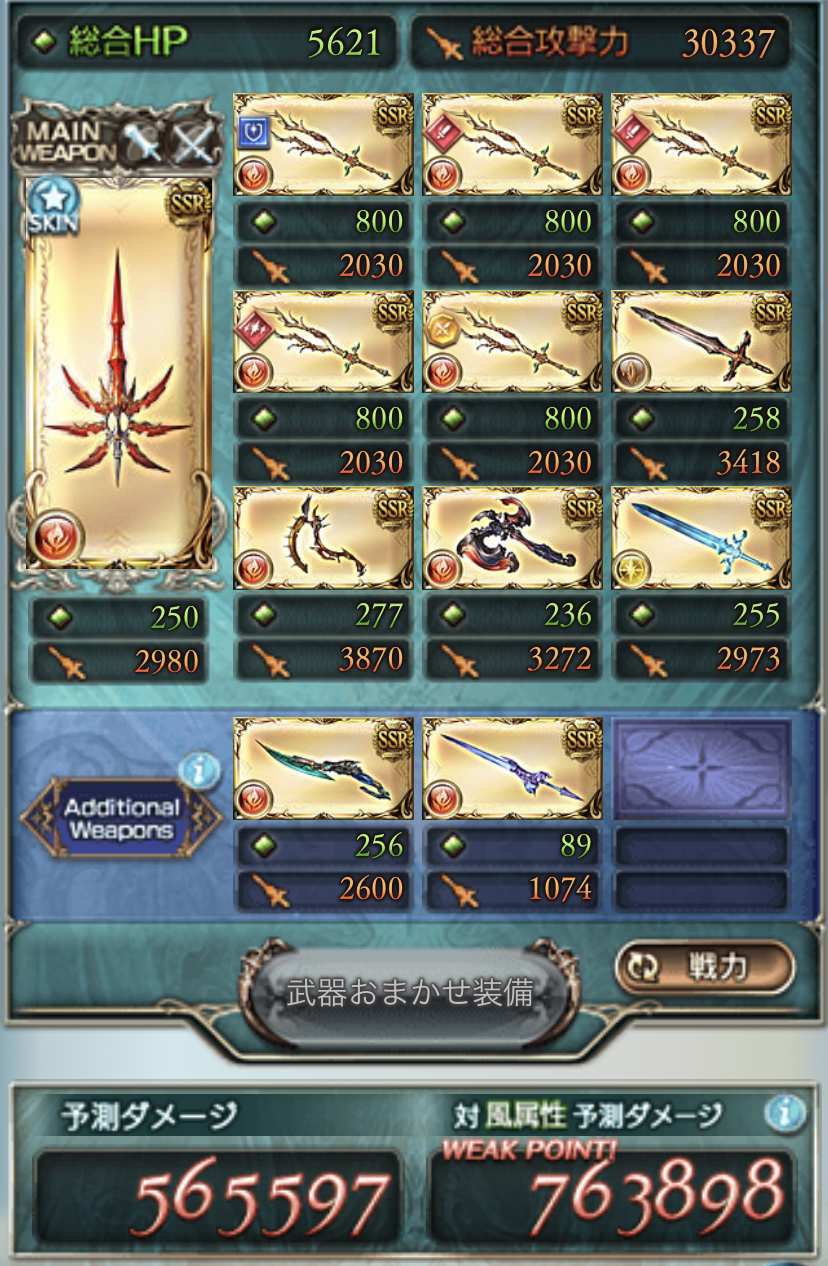The width and height of the screenshot is (828, 1266).
Task: Click the empty additional weapon slot
Action: (x=701, y=768)
